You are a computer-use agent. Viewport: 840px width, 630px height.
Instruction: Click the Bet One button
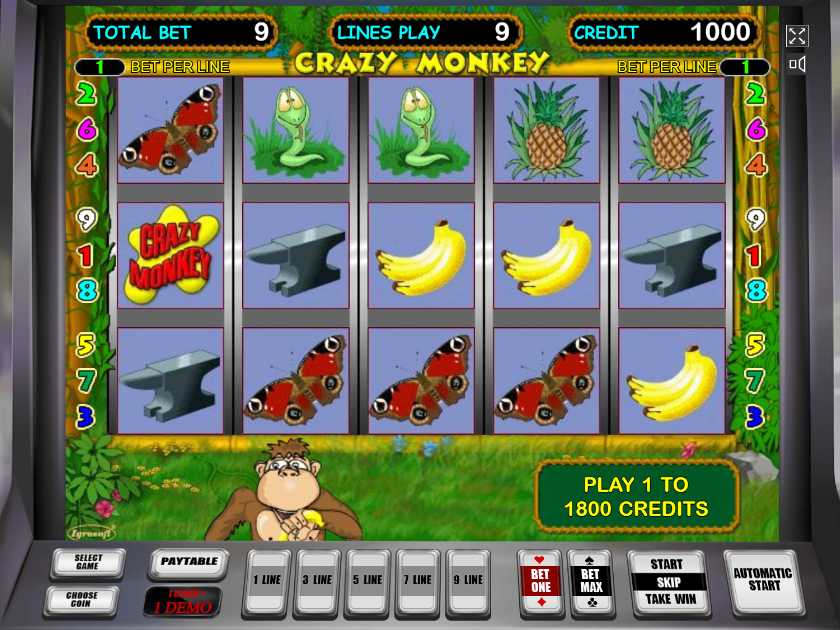[540, 582]
